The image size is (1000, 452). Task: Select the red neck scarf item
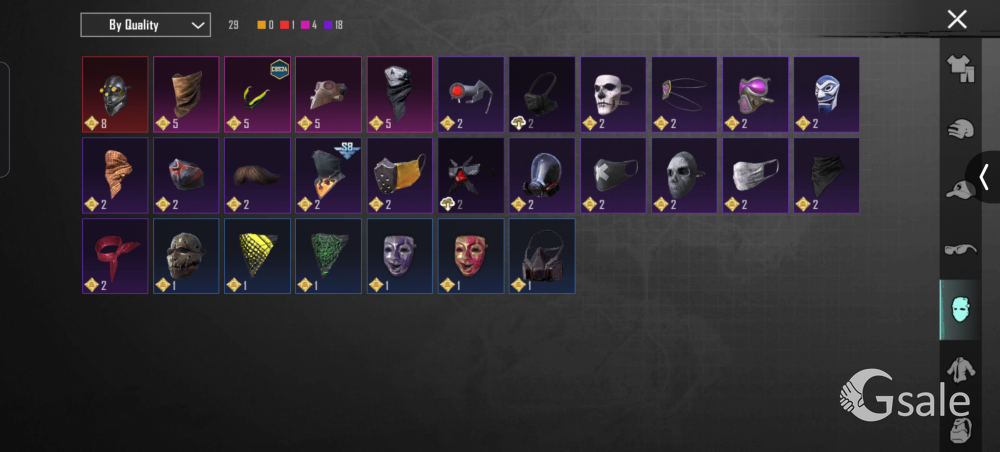pos(115,254)
